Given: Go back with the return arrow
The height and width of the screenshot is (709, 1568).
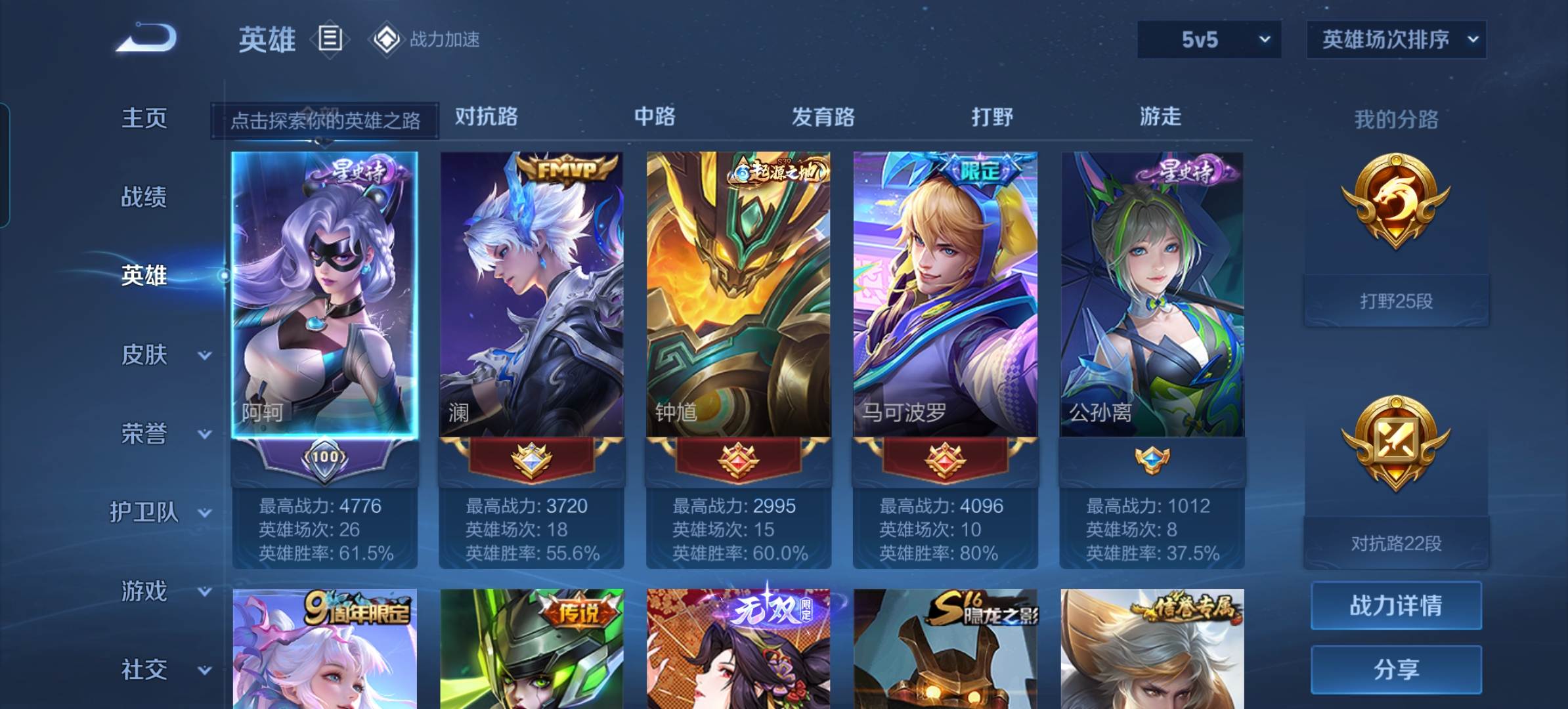Looking at the screenshot, I should click(147, 38).
